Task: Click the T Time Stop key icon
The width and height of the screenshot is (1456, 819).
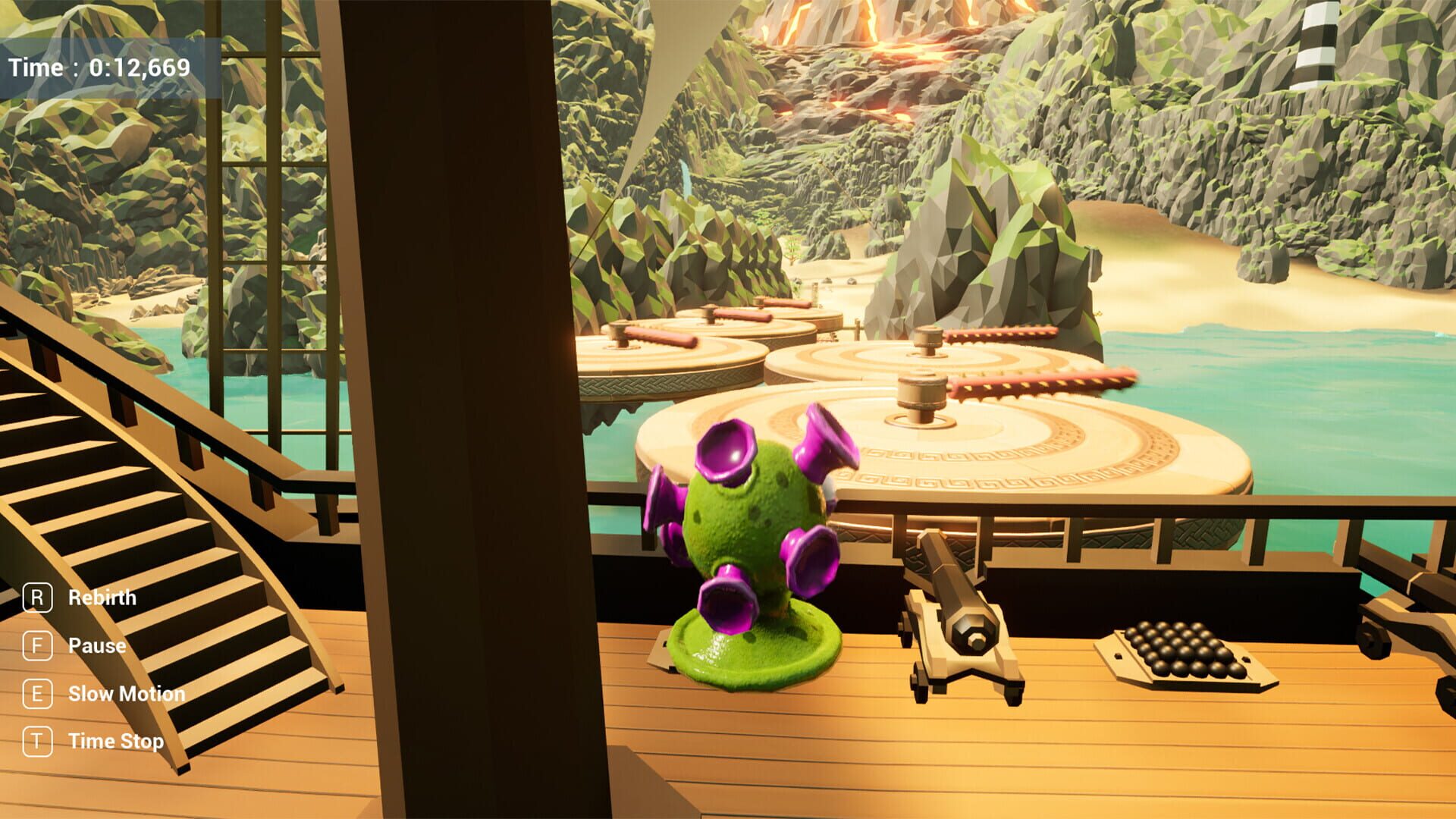Action: [36, 741]
